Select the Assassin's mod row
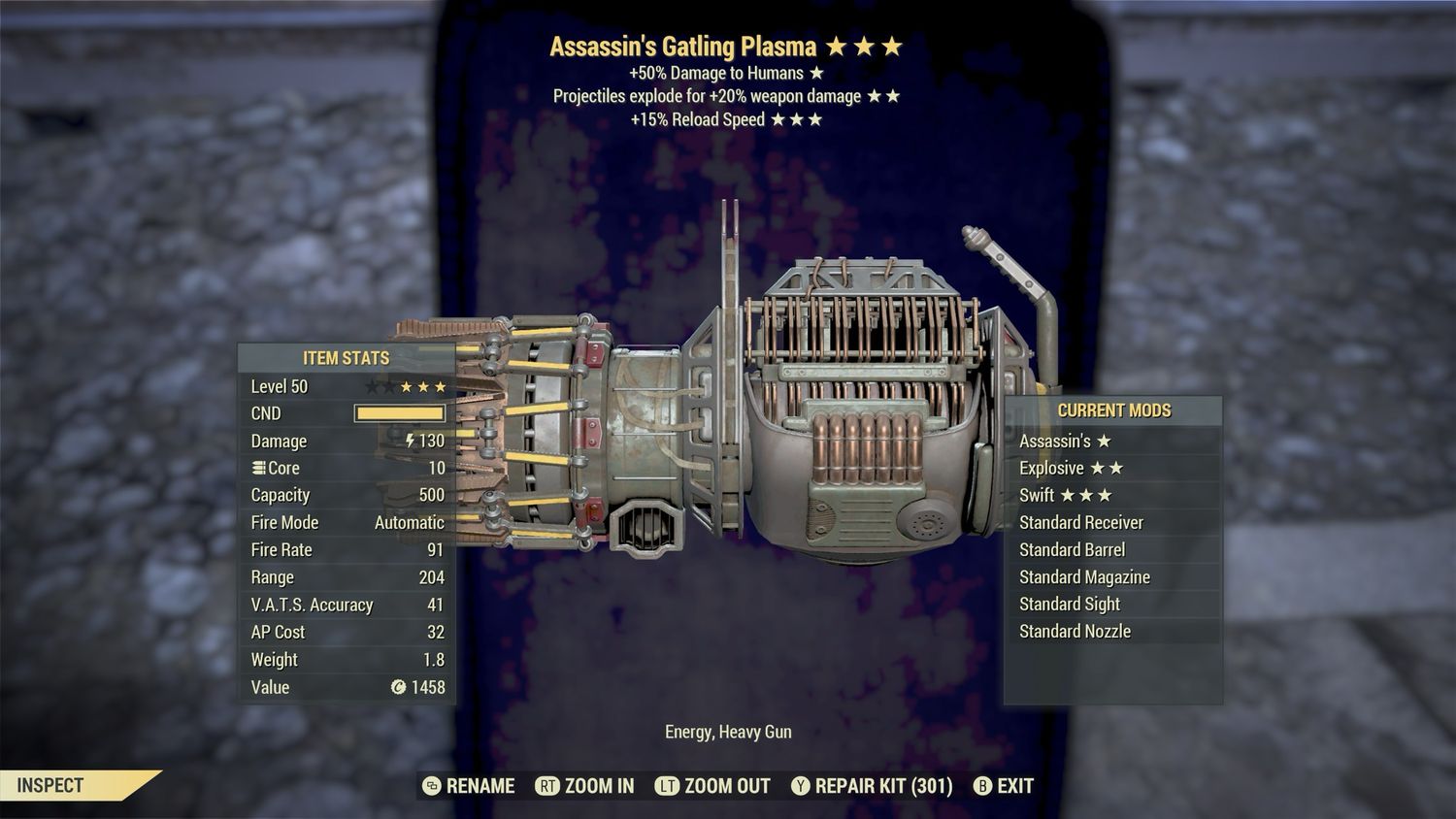Viewport: 1456px width, 819px height. tap(1112, 441)
